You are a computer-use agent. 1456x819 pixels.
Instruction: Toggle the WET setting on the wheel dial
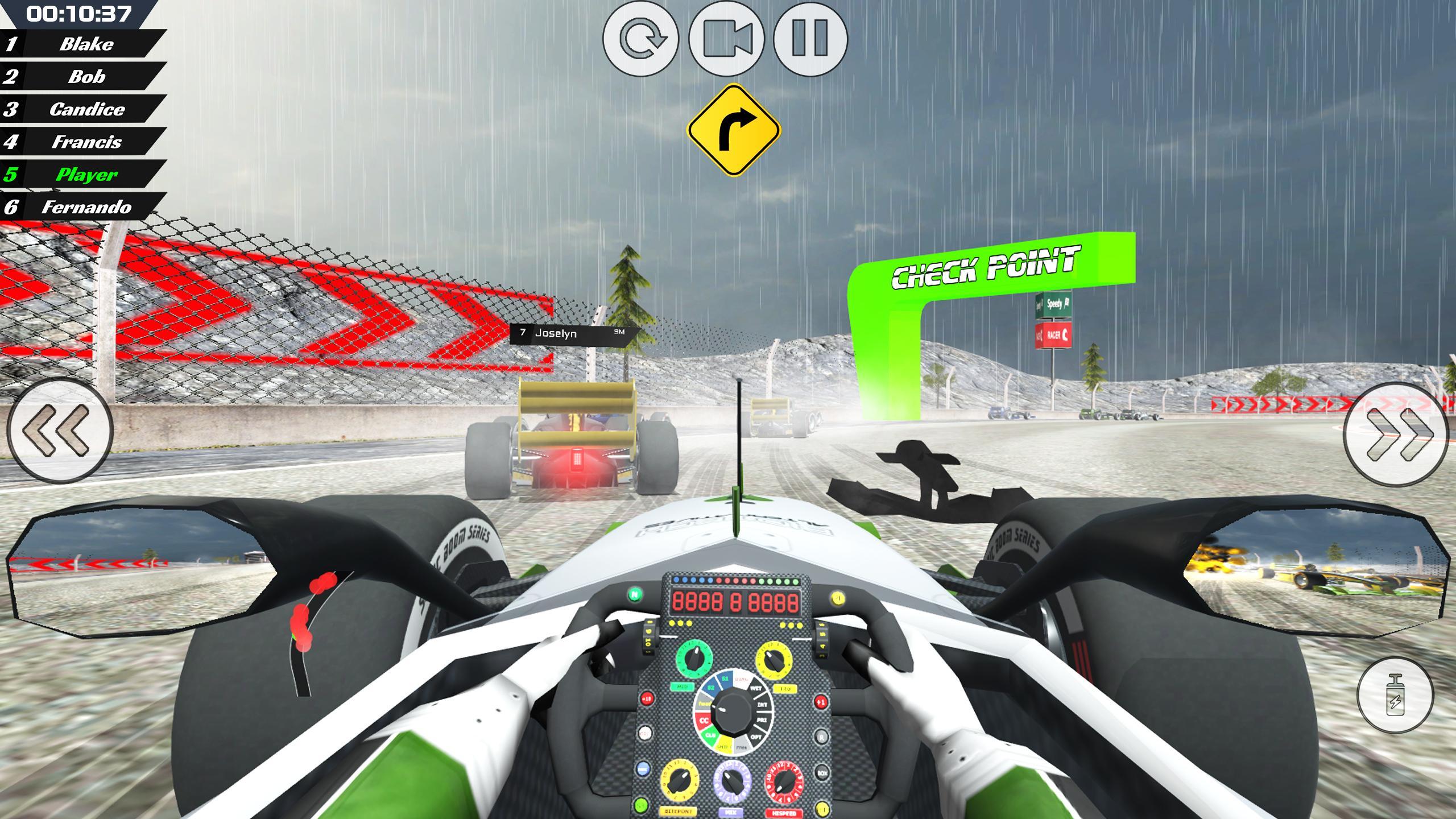[x=756, y=688]
